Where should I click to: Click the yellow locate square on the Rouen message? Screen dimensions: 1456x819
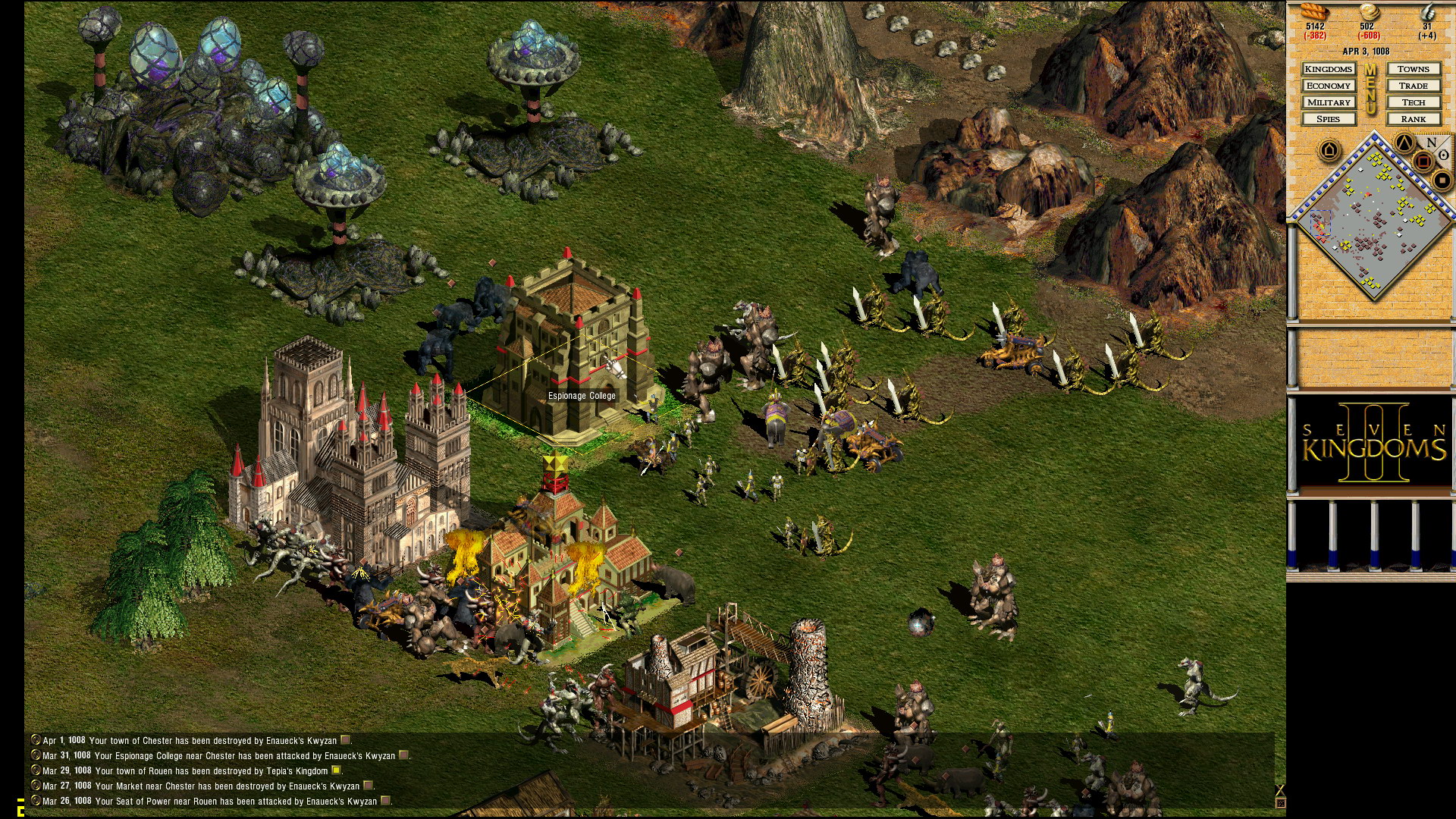(336, 770)
